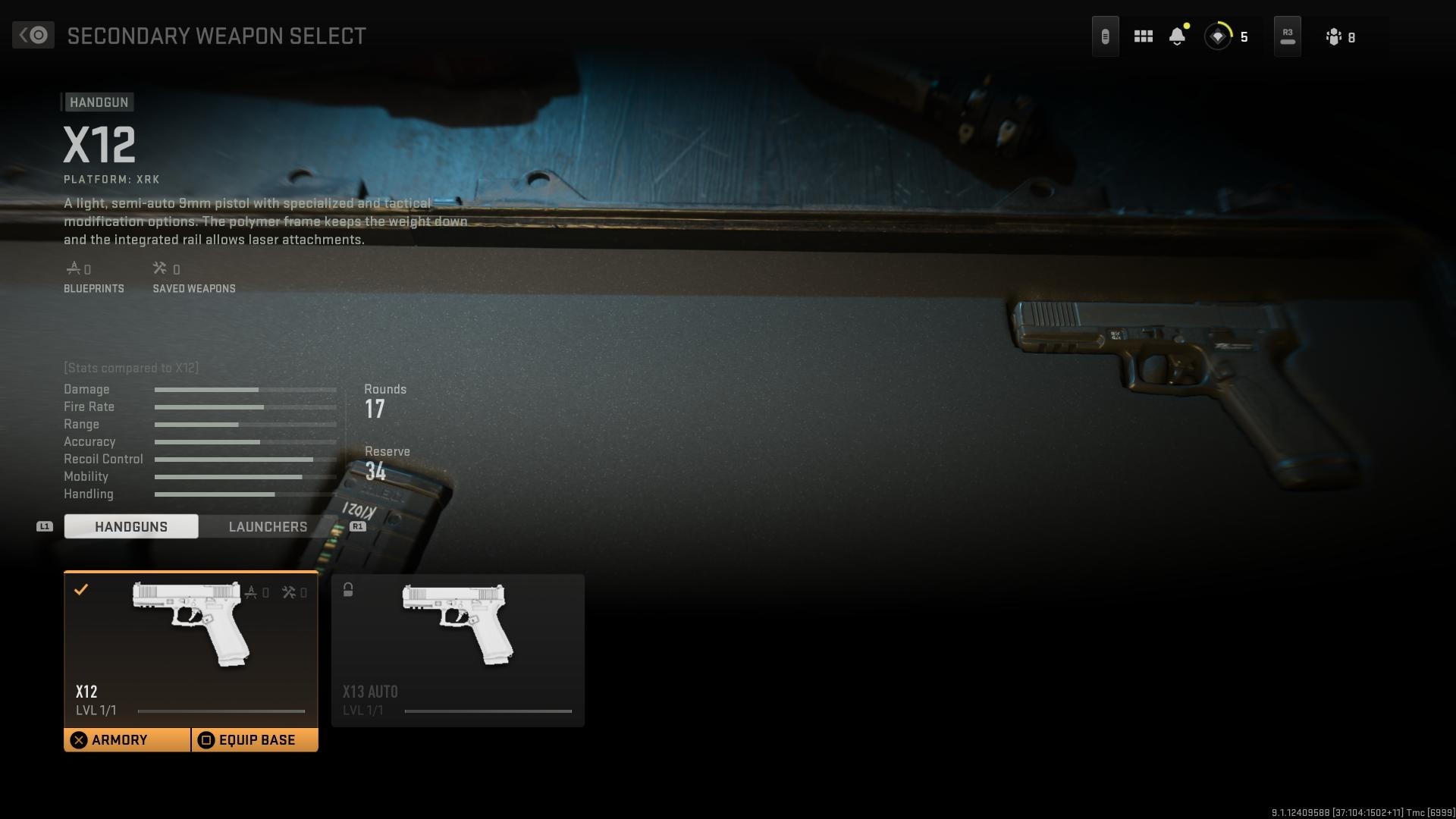Equip the base X12 weapon
Viewport: 1456px width, 819px height.
click(x=255, y=740)
